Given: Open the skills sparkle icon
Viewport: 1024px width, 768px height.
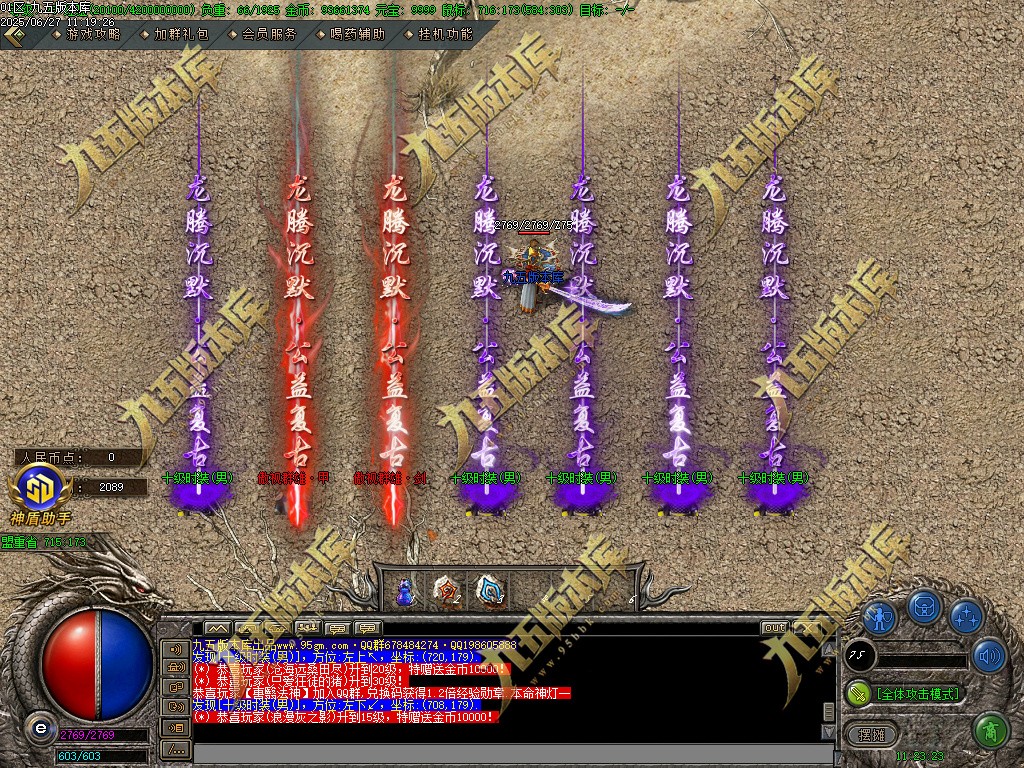Looking at the screenshot, I should pyautogui.click(x=966, y=618).
